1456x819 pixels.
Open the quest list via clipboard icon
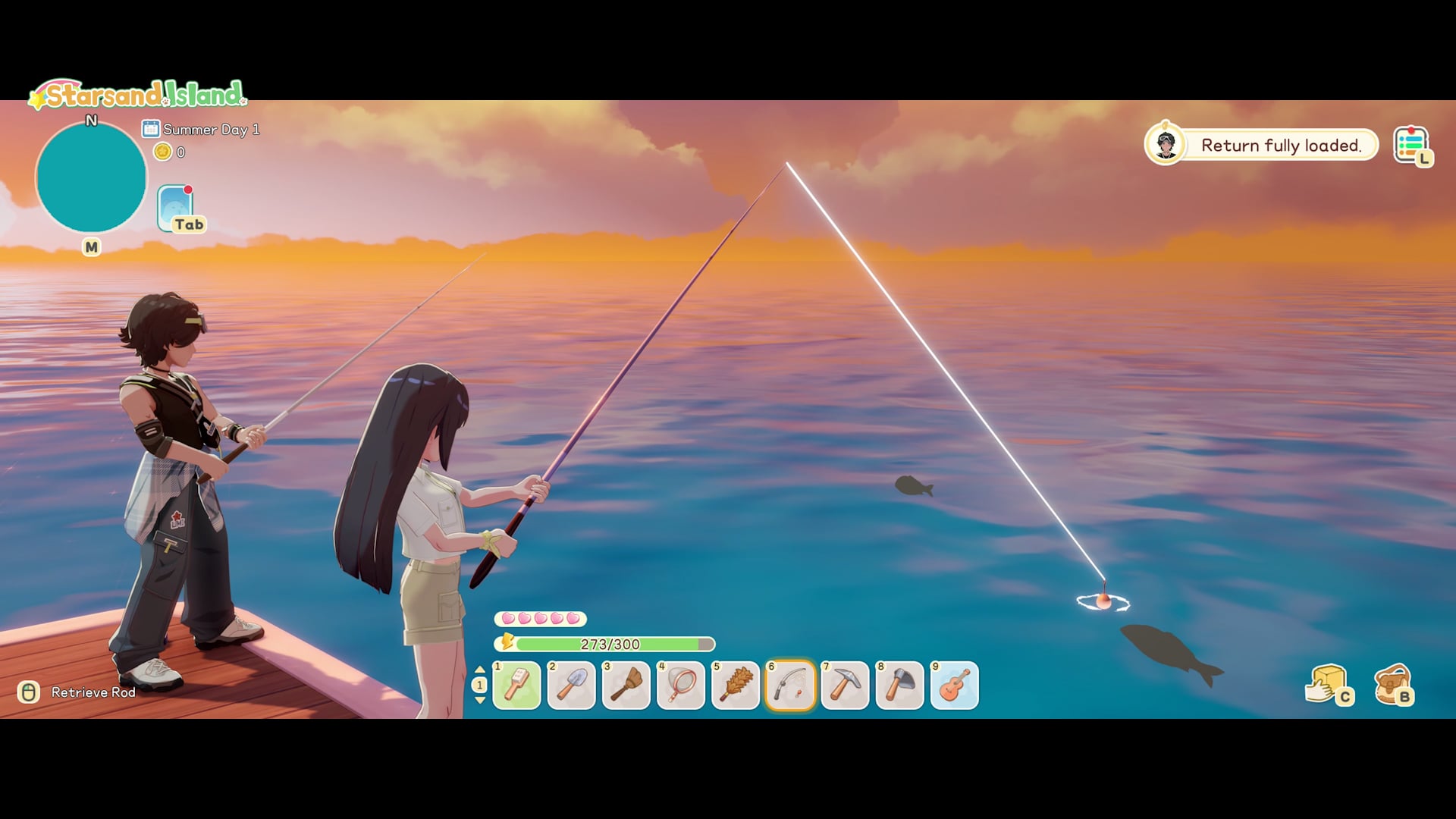coord(1412,144)
